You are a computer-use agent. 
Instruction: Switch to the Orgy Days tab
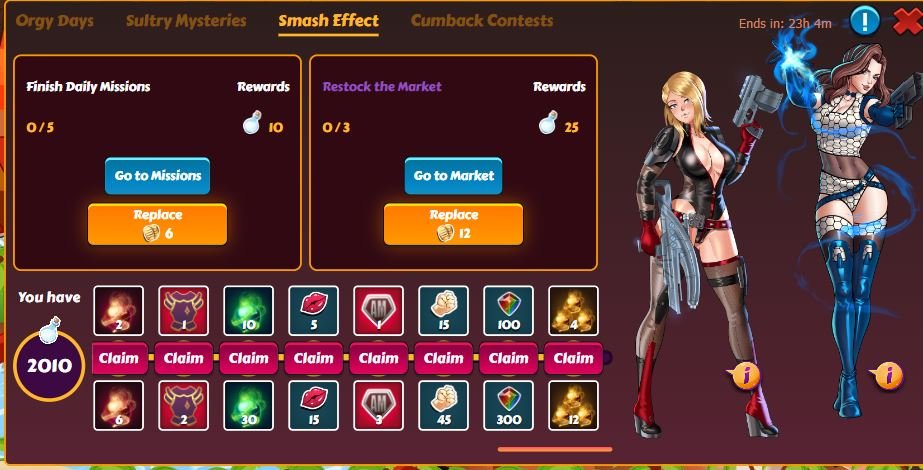pos(55,21)
